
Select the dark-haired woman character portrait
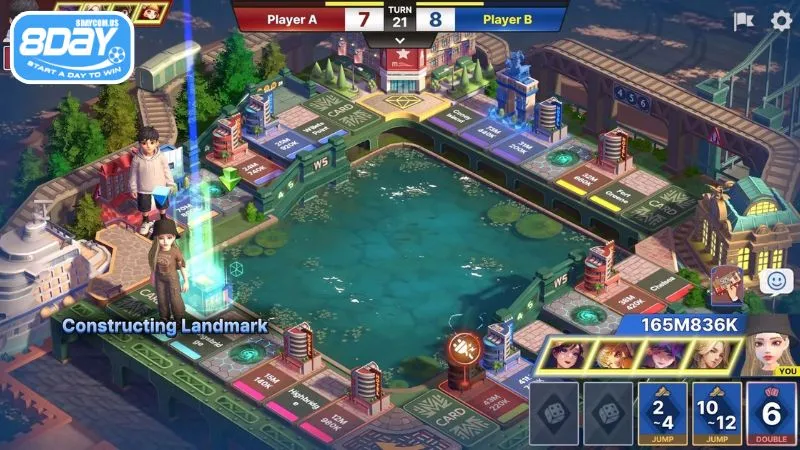(567, 355)
